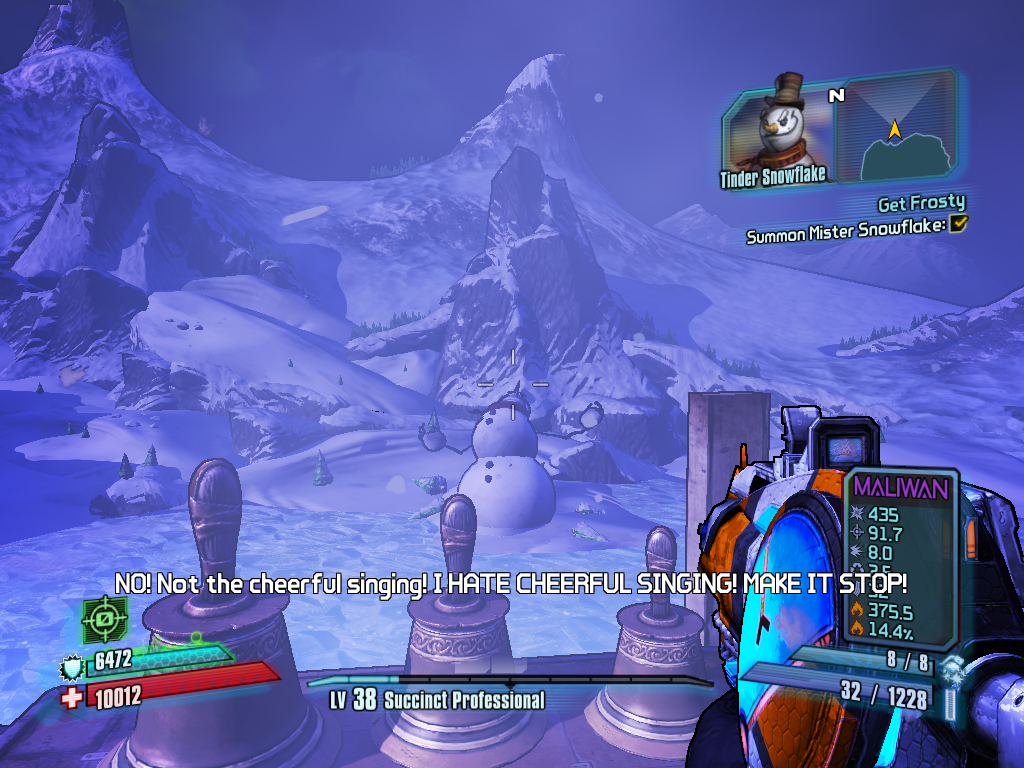Open the Get Frosty quest tracker

click(x=921, y=203)
